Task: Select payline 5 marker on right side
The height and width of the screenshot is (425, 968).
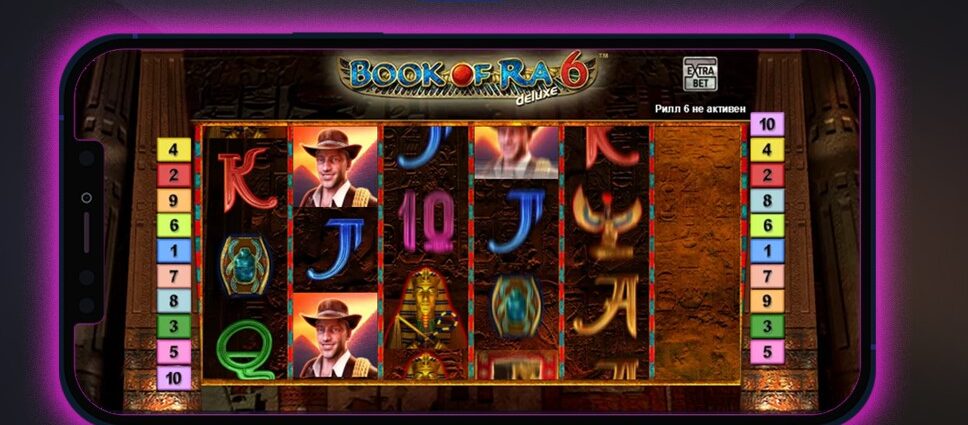Action: 767,351
